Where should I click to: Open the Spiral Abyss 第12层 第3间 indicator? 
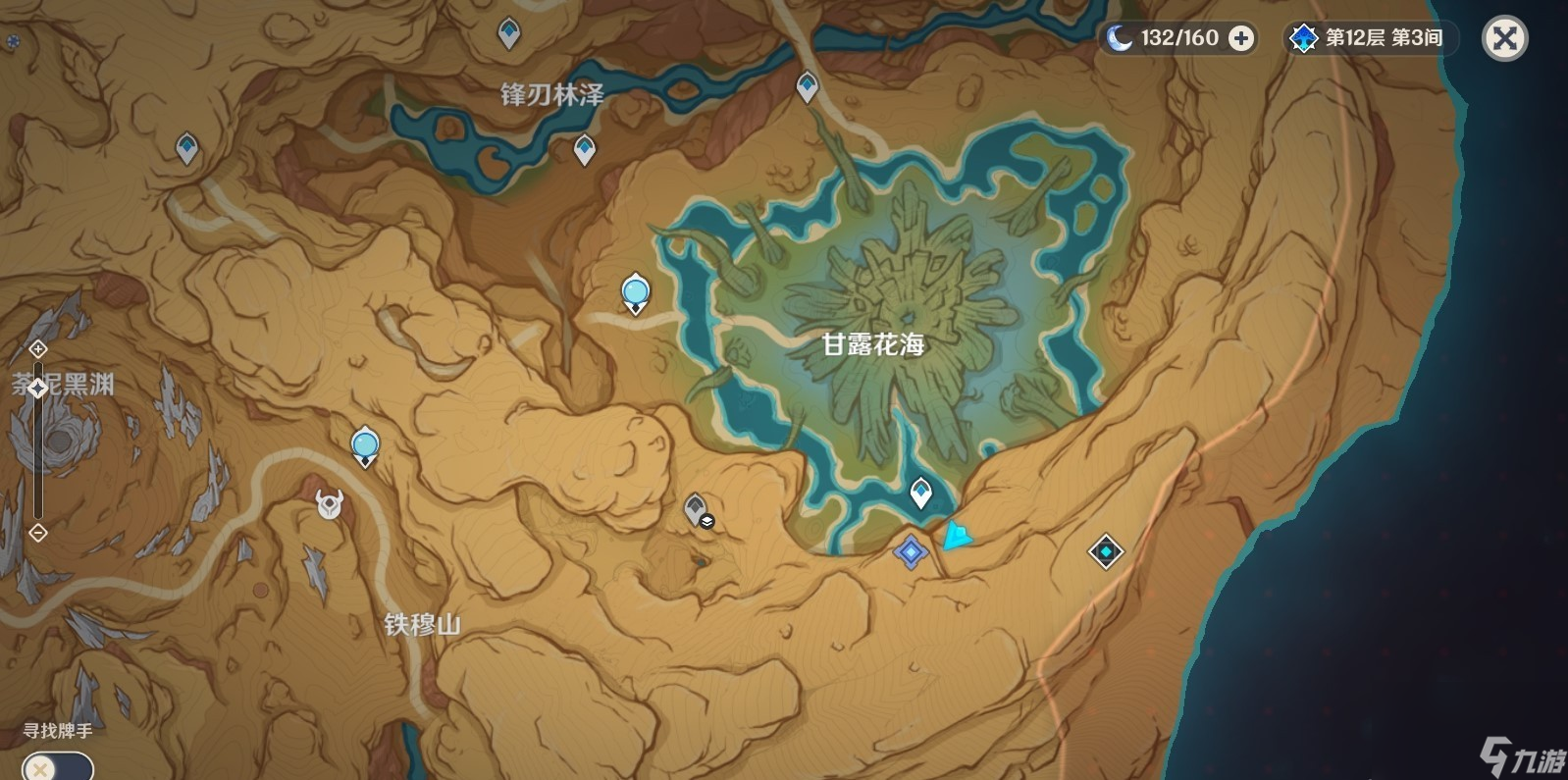1364,39
